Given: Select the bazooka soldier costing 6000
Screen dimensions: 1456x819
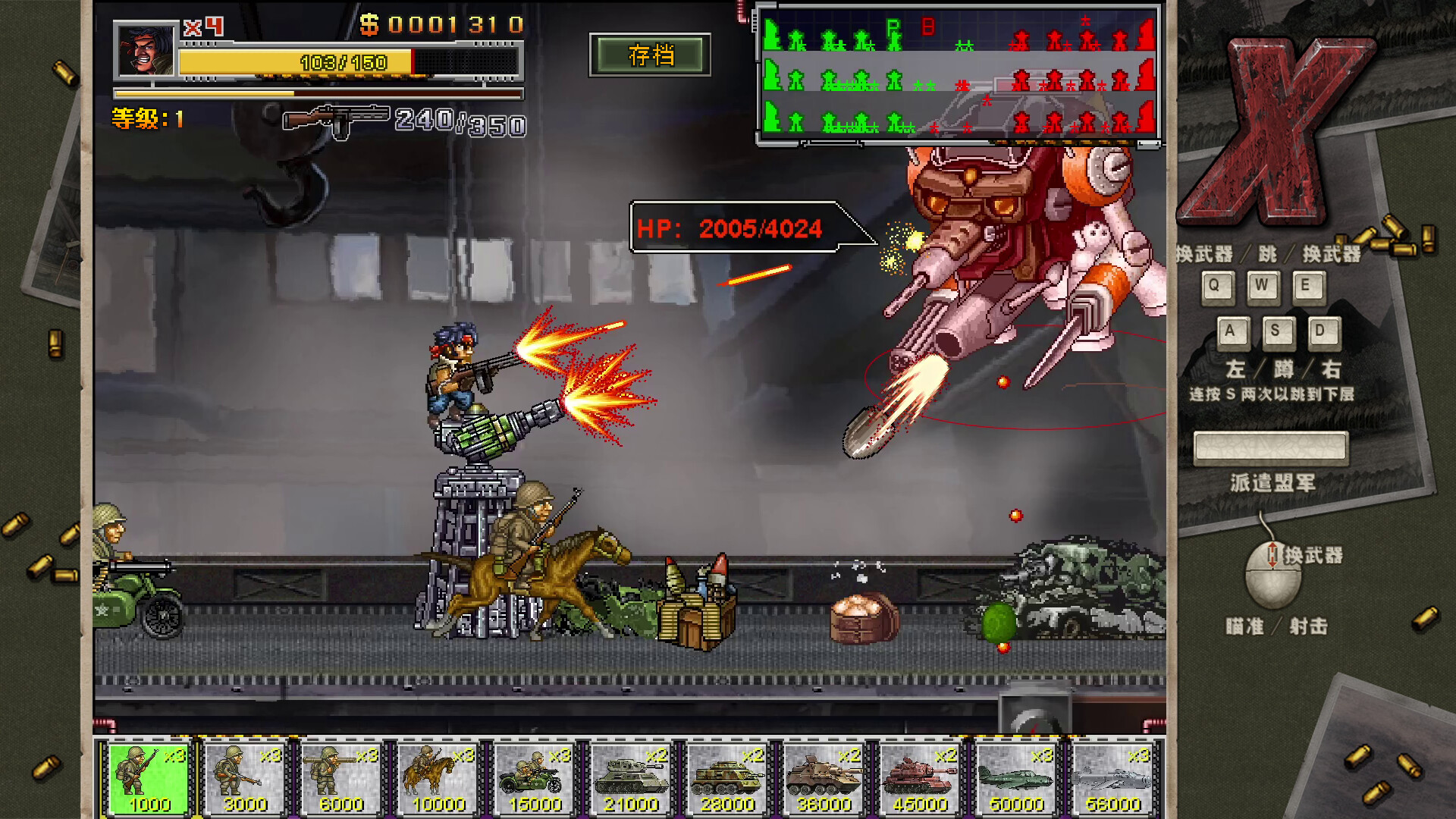Looking at the screenshot, I should (x=340, y=777).
